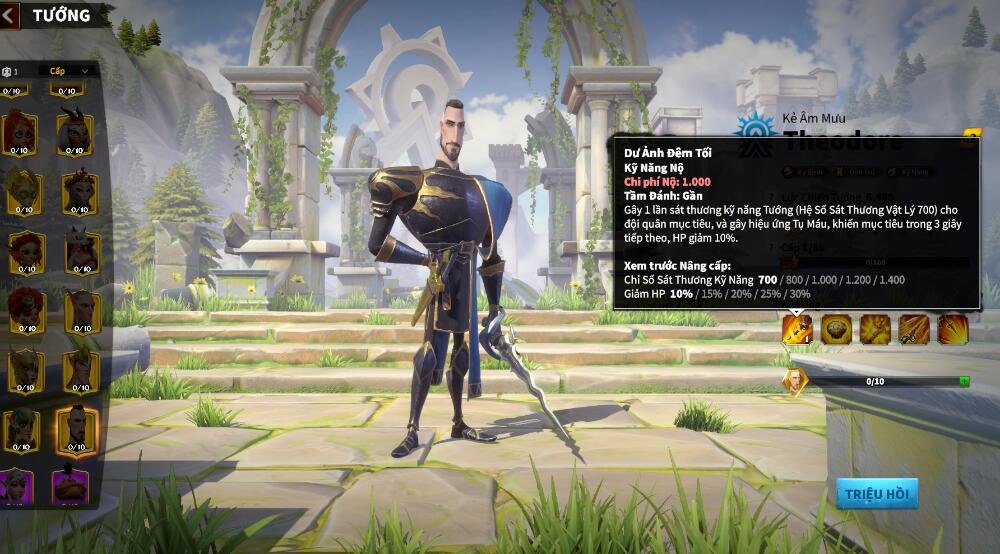Select the first skill icon, Dư Ảnh Đêm Tối

click(797, 328)
